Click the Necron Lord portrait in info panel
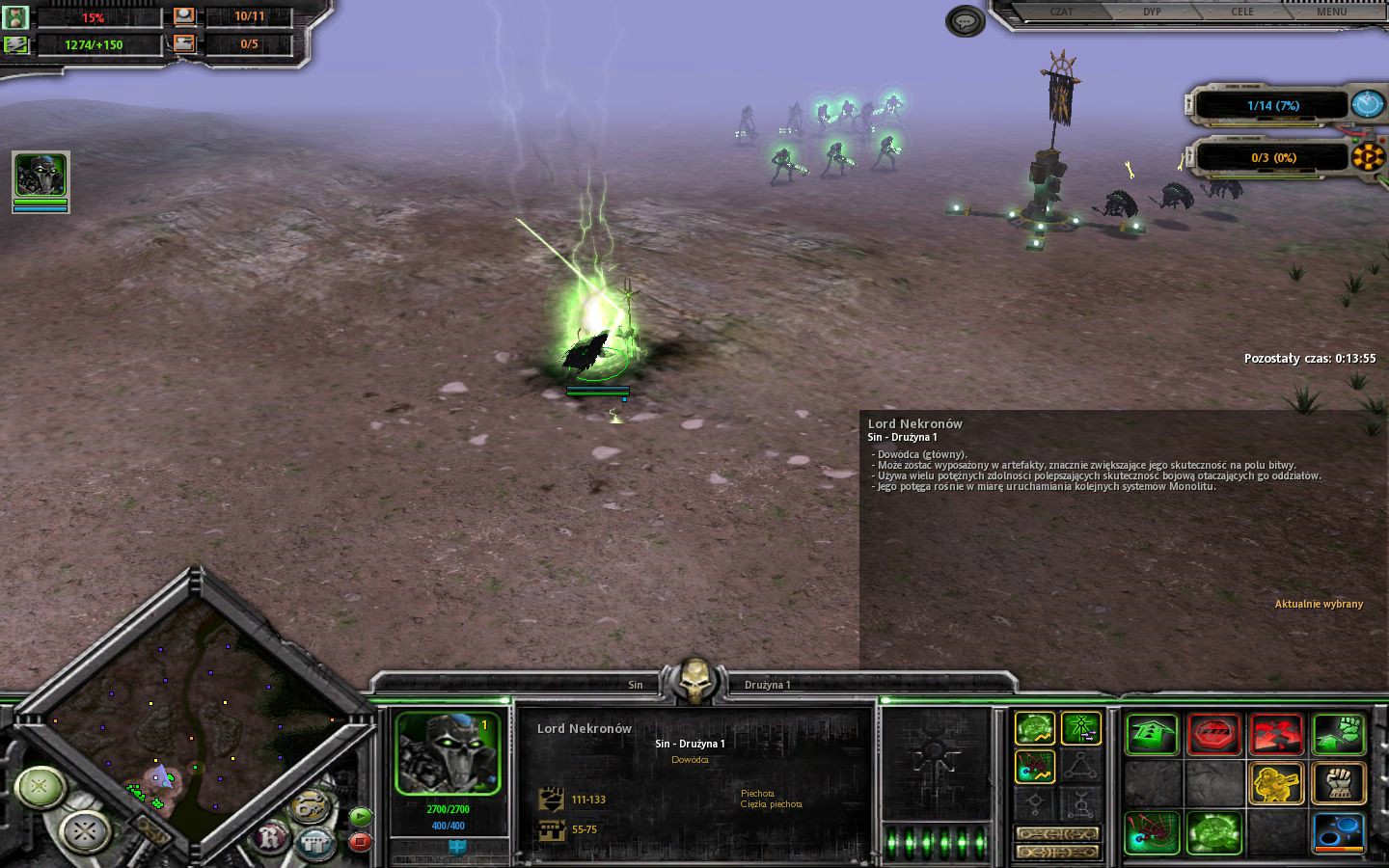 (x=448, y=754)
